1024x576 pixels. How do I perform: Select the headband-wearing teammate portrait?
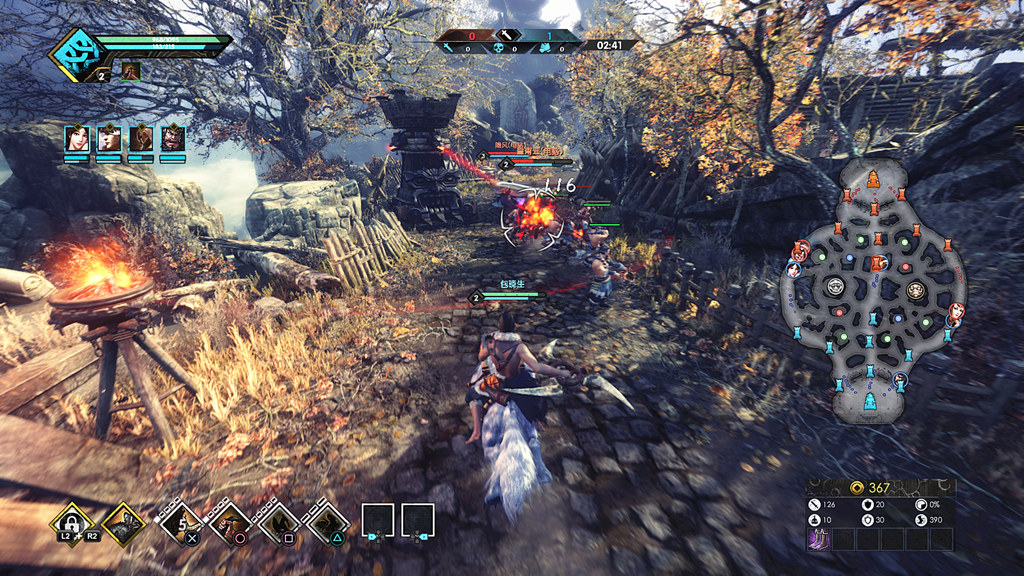tap(109, 138)
